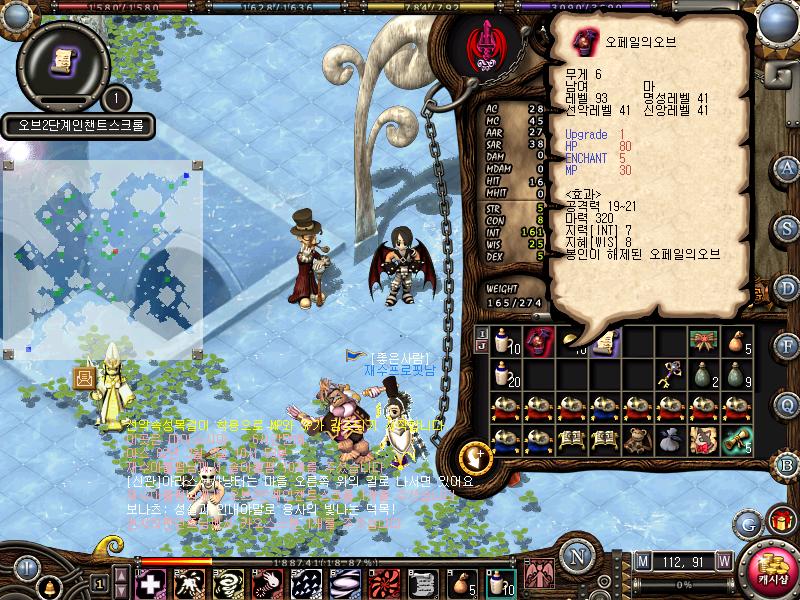Click the round F shortcut button
Viewport: 800px width, 600px height.
pos(787,345)
